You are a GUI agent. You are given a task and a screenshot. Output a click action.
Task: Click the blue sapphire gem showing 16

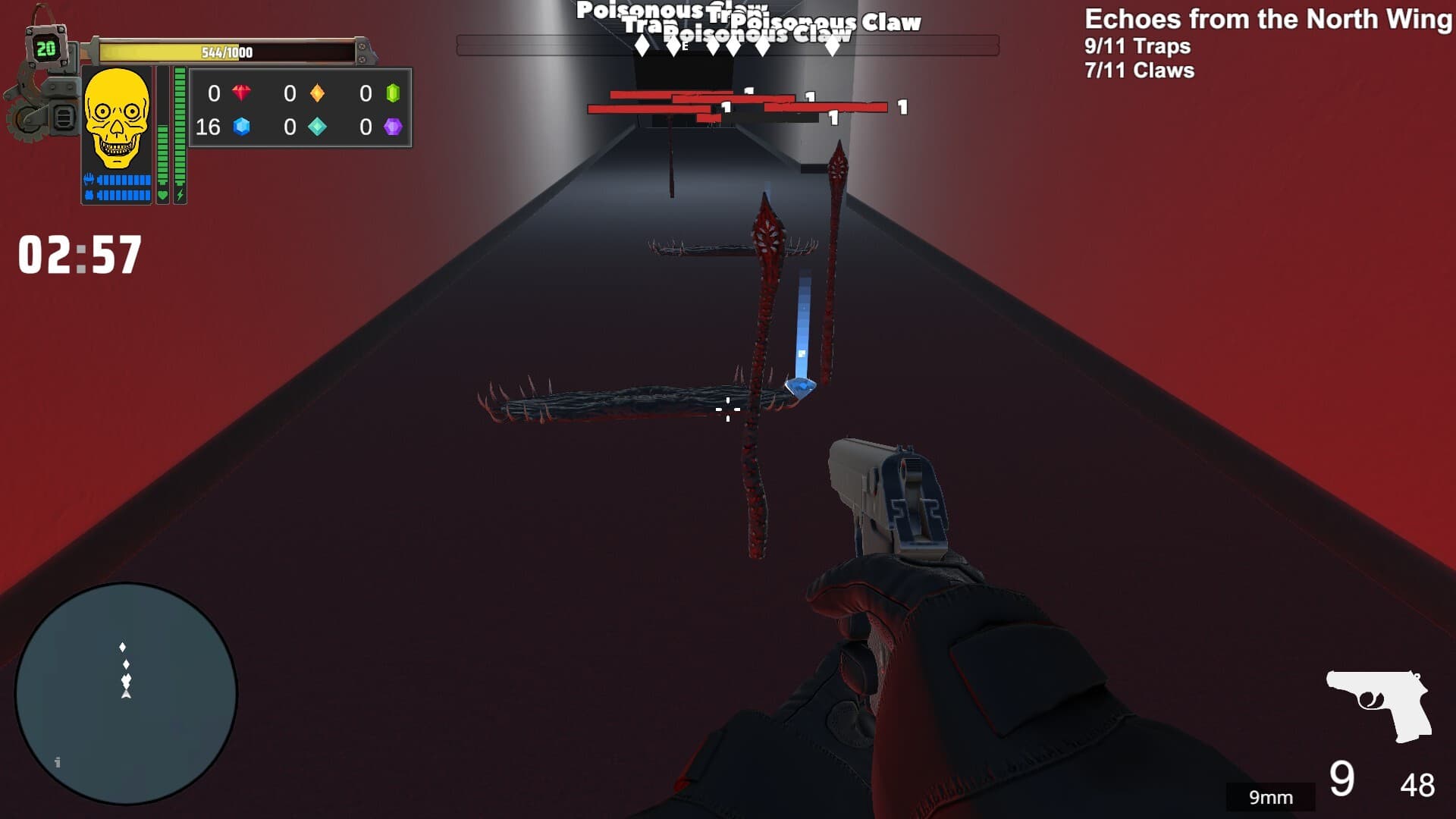[x=242, y=127]
